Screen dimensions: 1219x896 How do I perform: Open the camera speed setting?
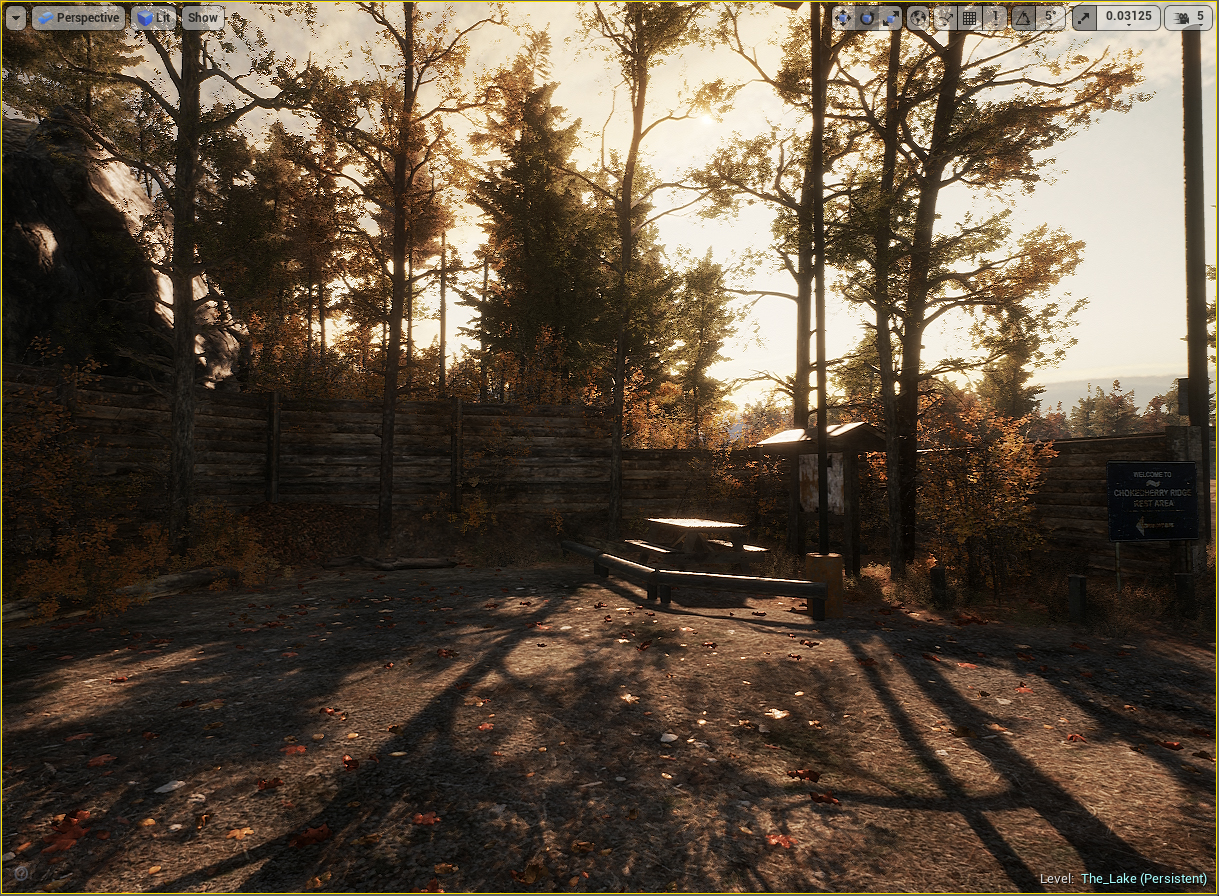1188,18
